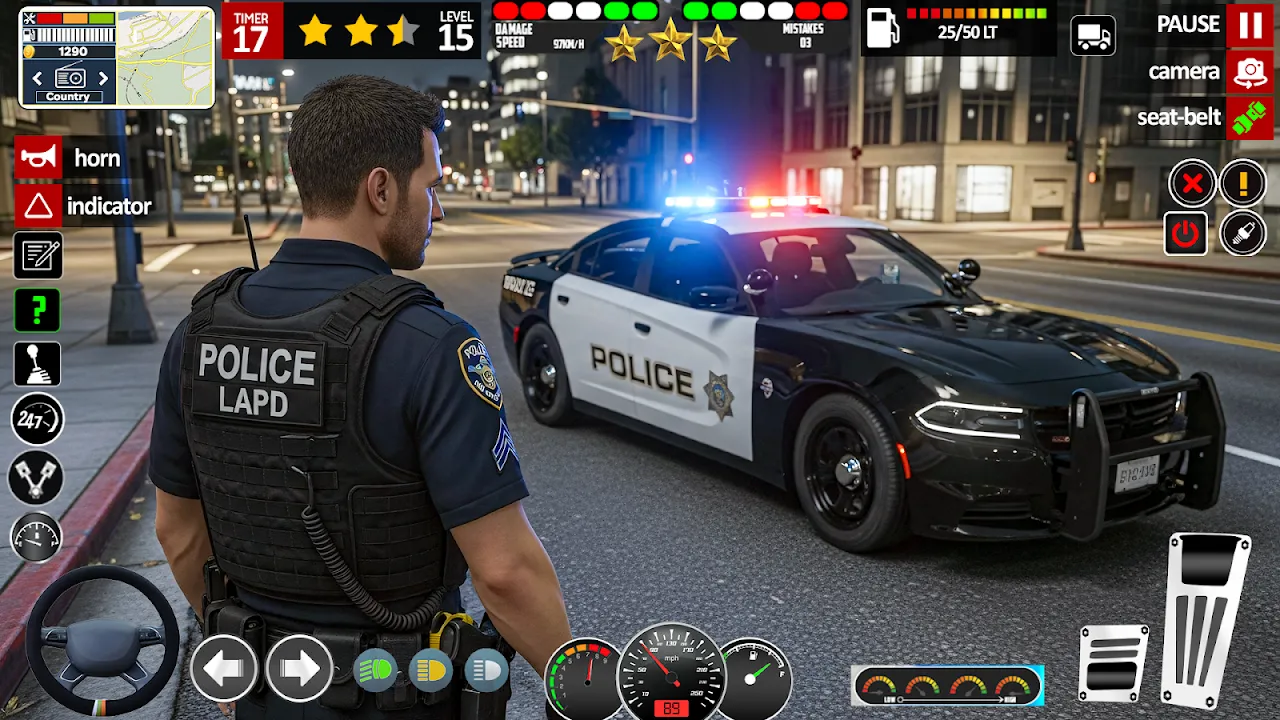This screenshot has height=720, width=1280.
Task: Tap the yellow exclamation warning button
Action: pyautogui.click(x=1243, y=184)
